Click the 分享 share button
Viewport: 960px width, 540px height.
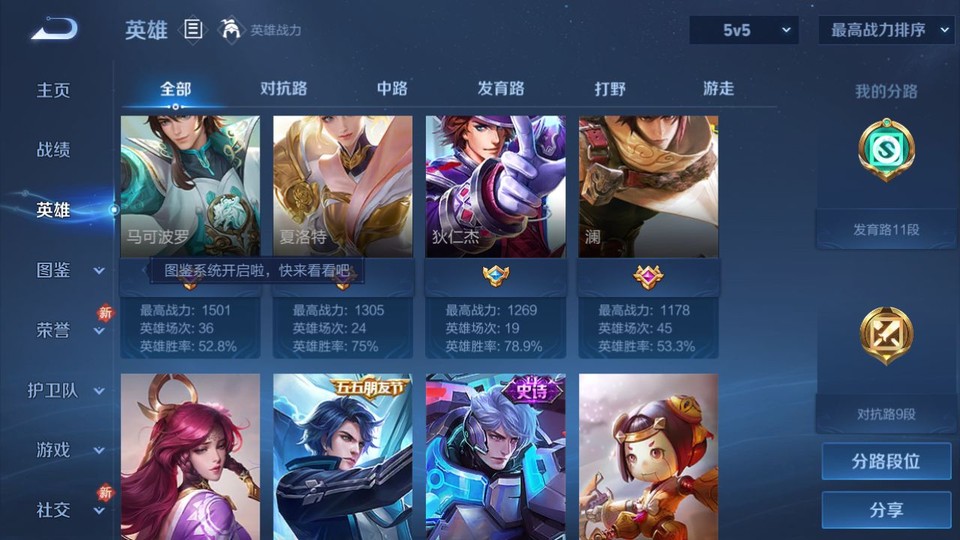click(x=886, y=510)
